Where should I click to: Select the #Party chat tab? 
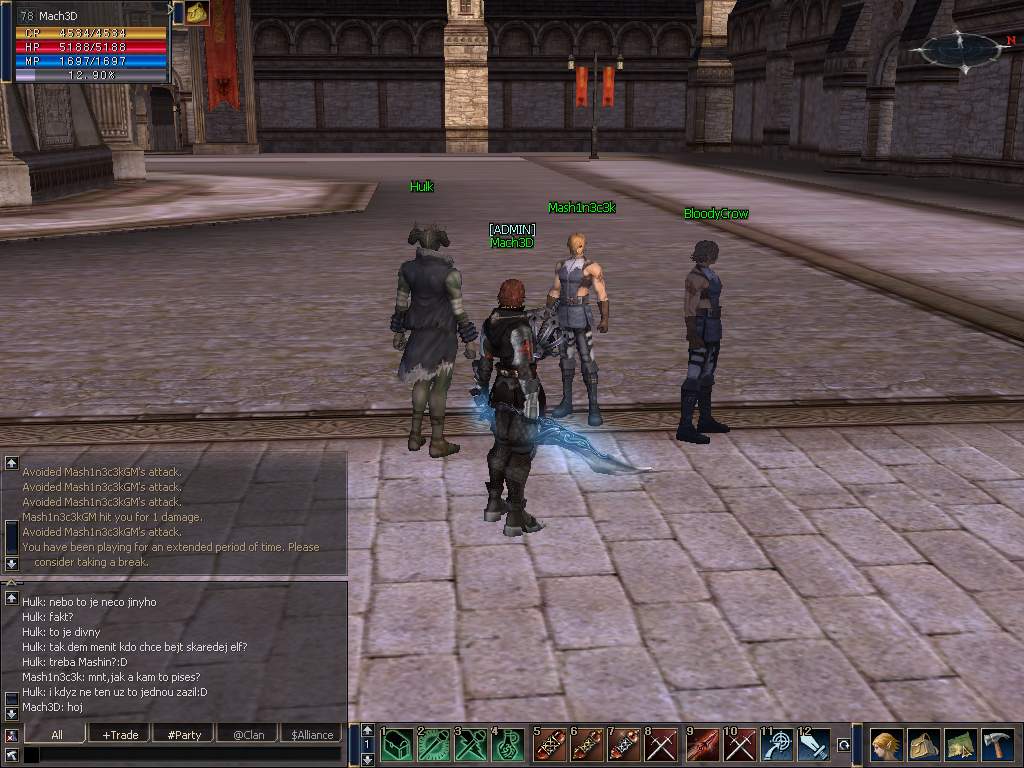[184, 734]
